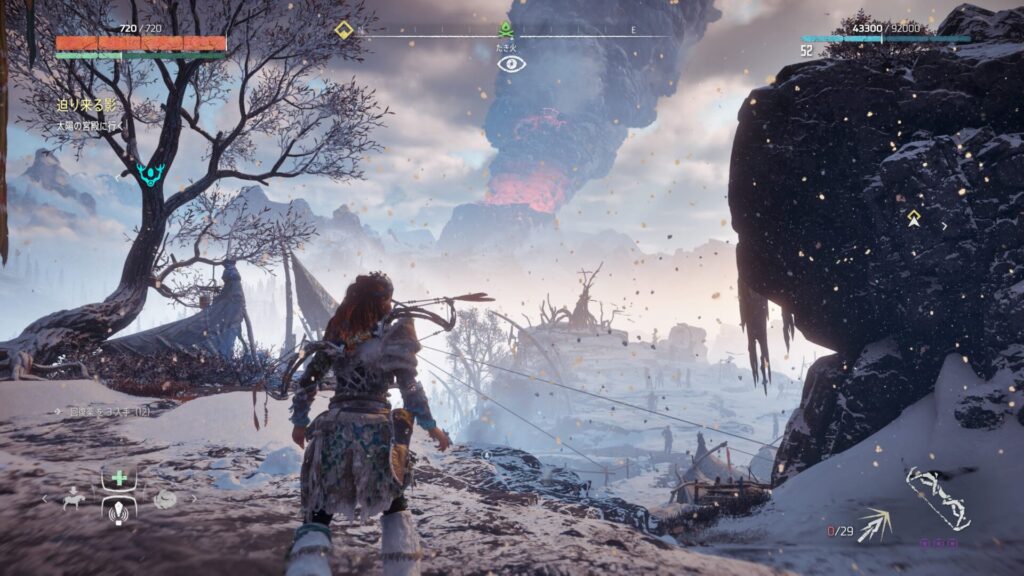Select the yellow quest marker on compass
The height and width of the screenshot is (576, 1024).
[344, 30]
